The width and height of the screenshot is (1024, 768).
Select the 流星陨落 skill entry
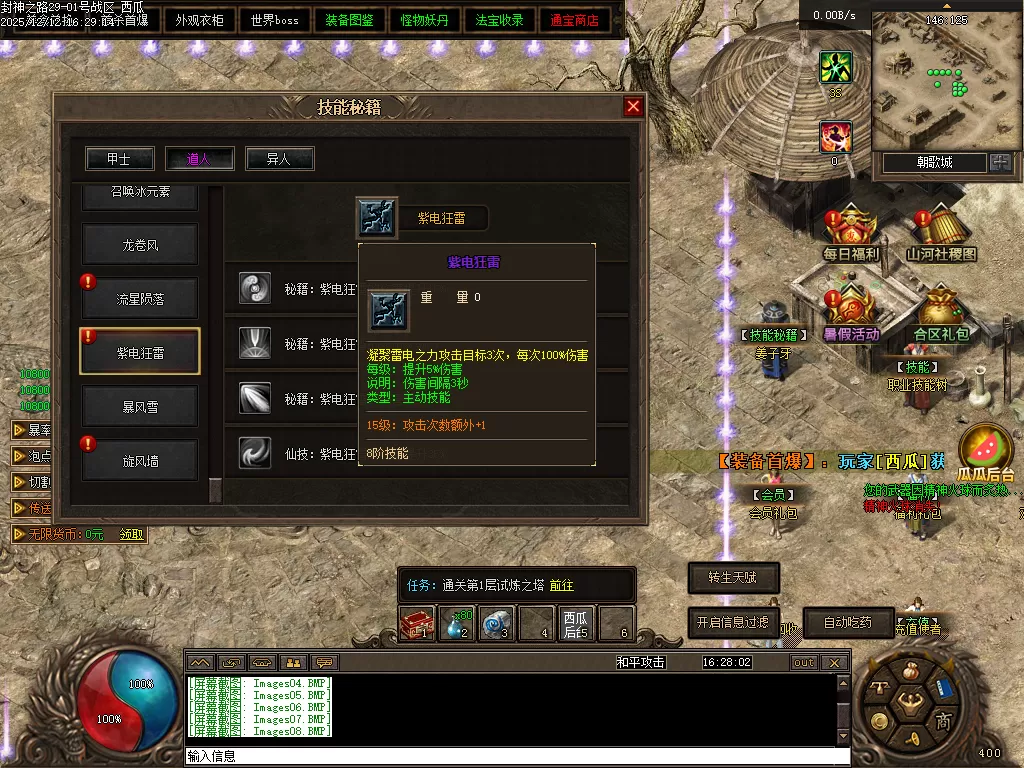140,299
